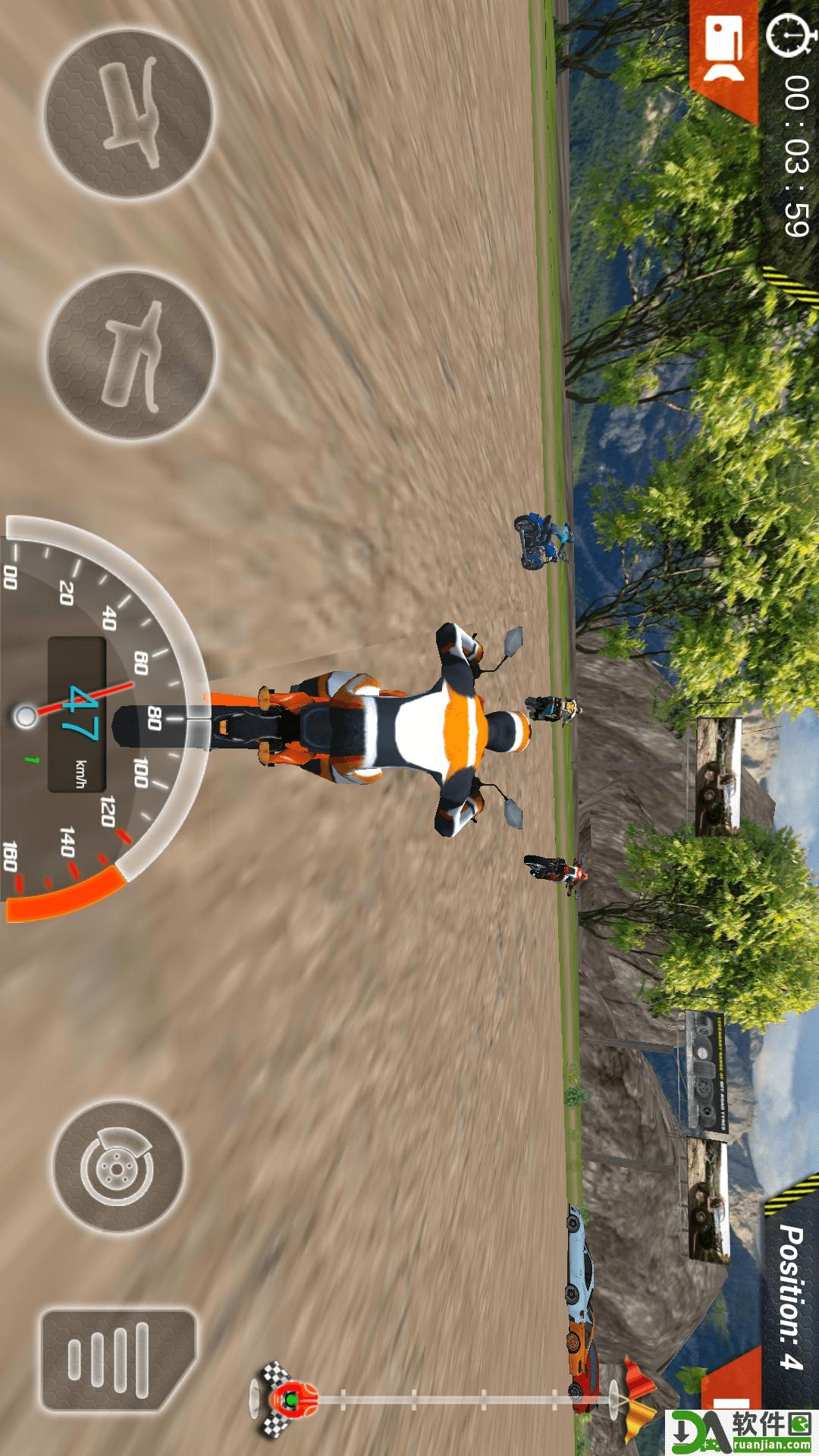Viewport: 819px width, 1456px height.
Task: Tap the steer-left handlebar button
Action: point(130,114)
